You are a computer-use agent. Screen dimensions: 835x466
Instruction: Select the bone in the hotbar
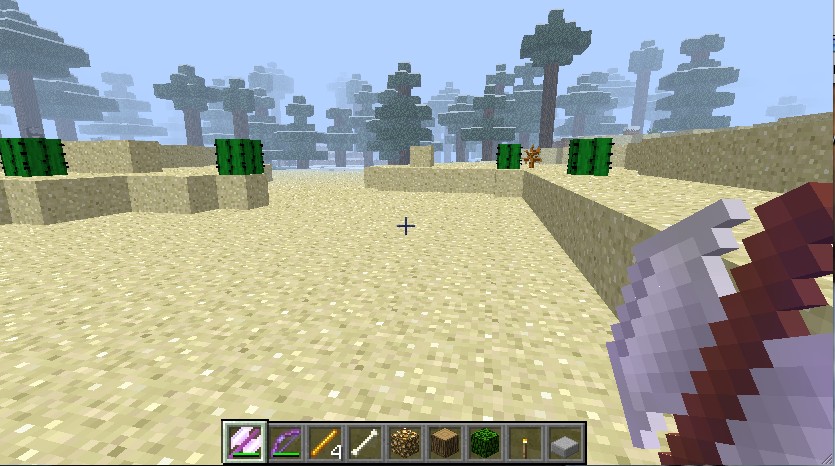pos(364,441)
